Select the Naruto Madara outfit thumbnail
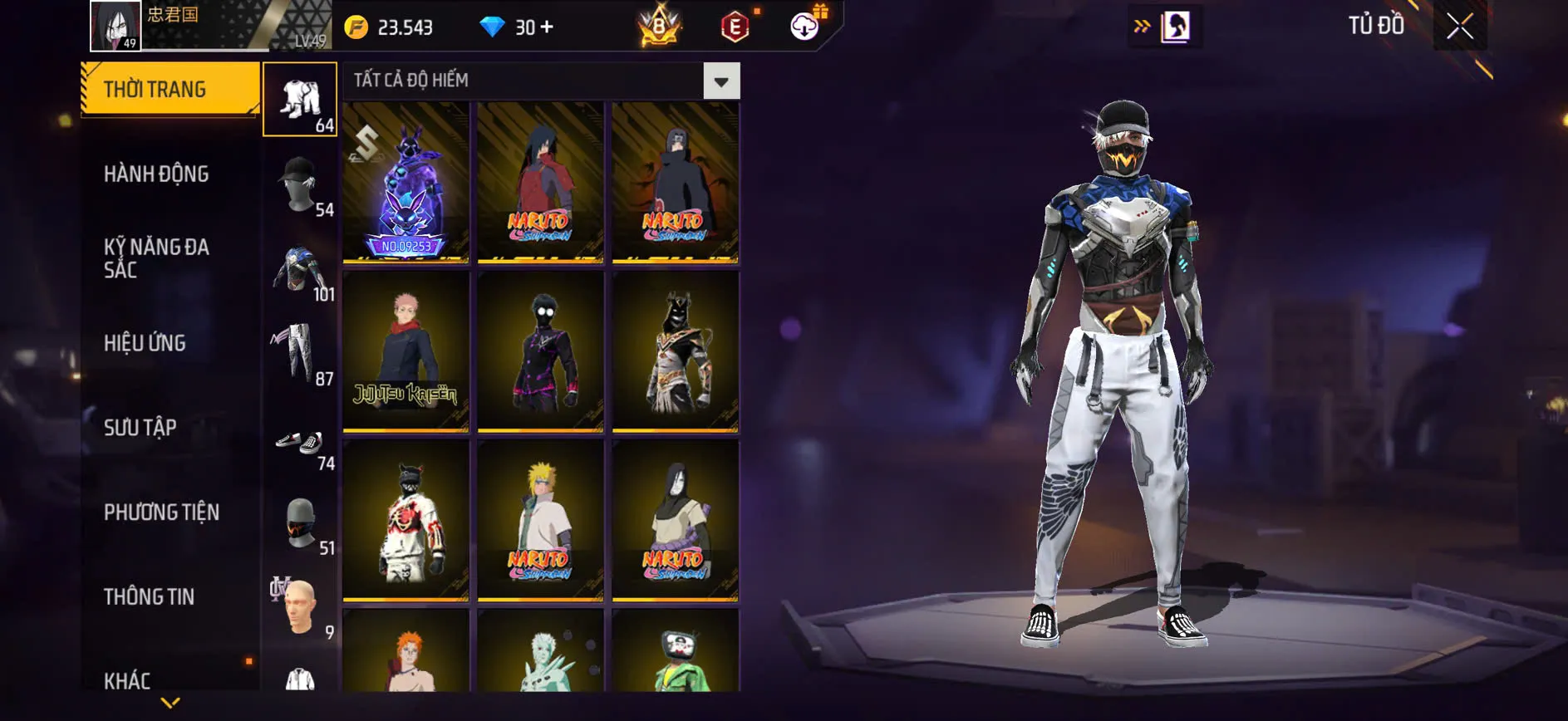The image size is (1568, 721). click(540, 184)
